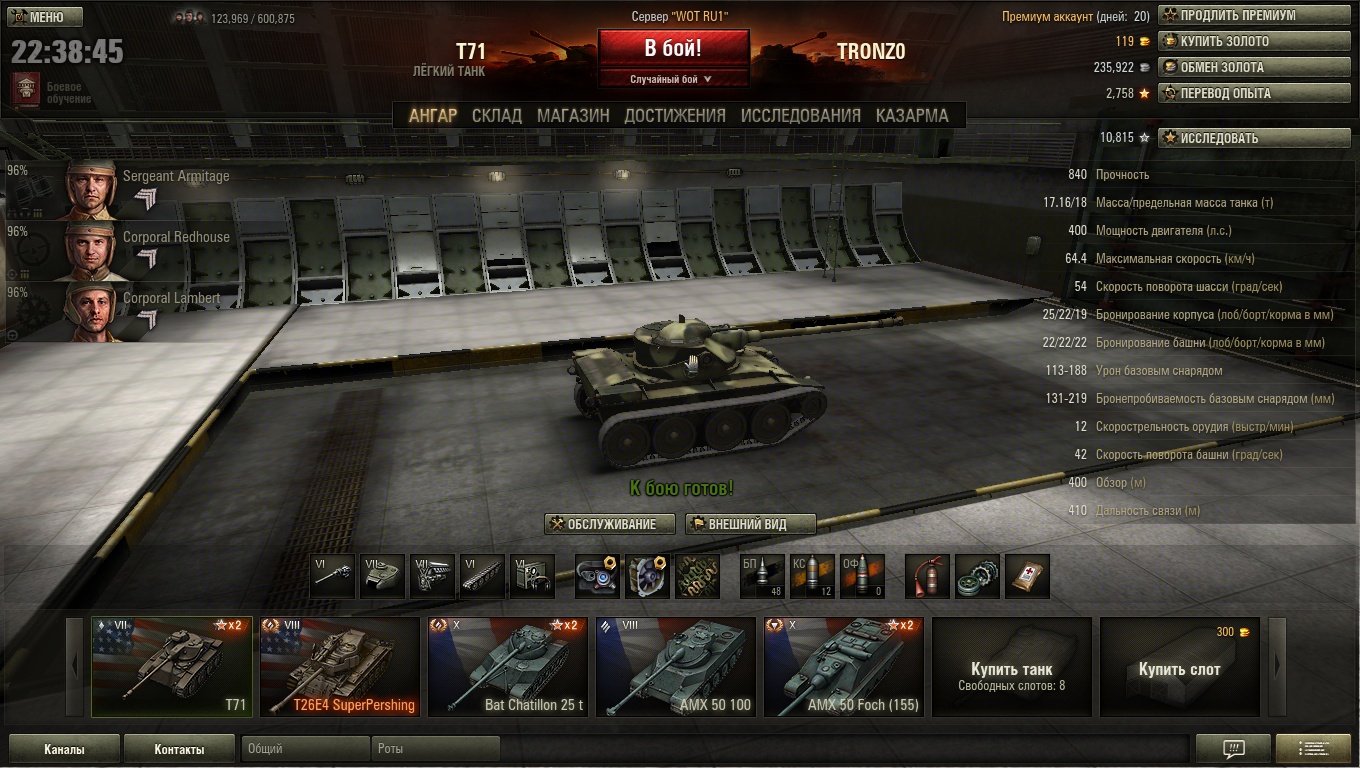1360x768 pixels.
Task: Open the Случайный бой battle type dropdown
Action: pyautogui.click(x=672, y=79)
